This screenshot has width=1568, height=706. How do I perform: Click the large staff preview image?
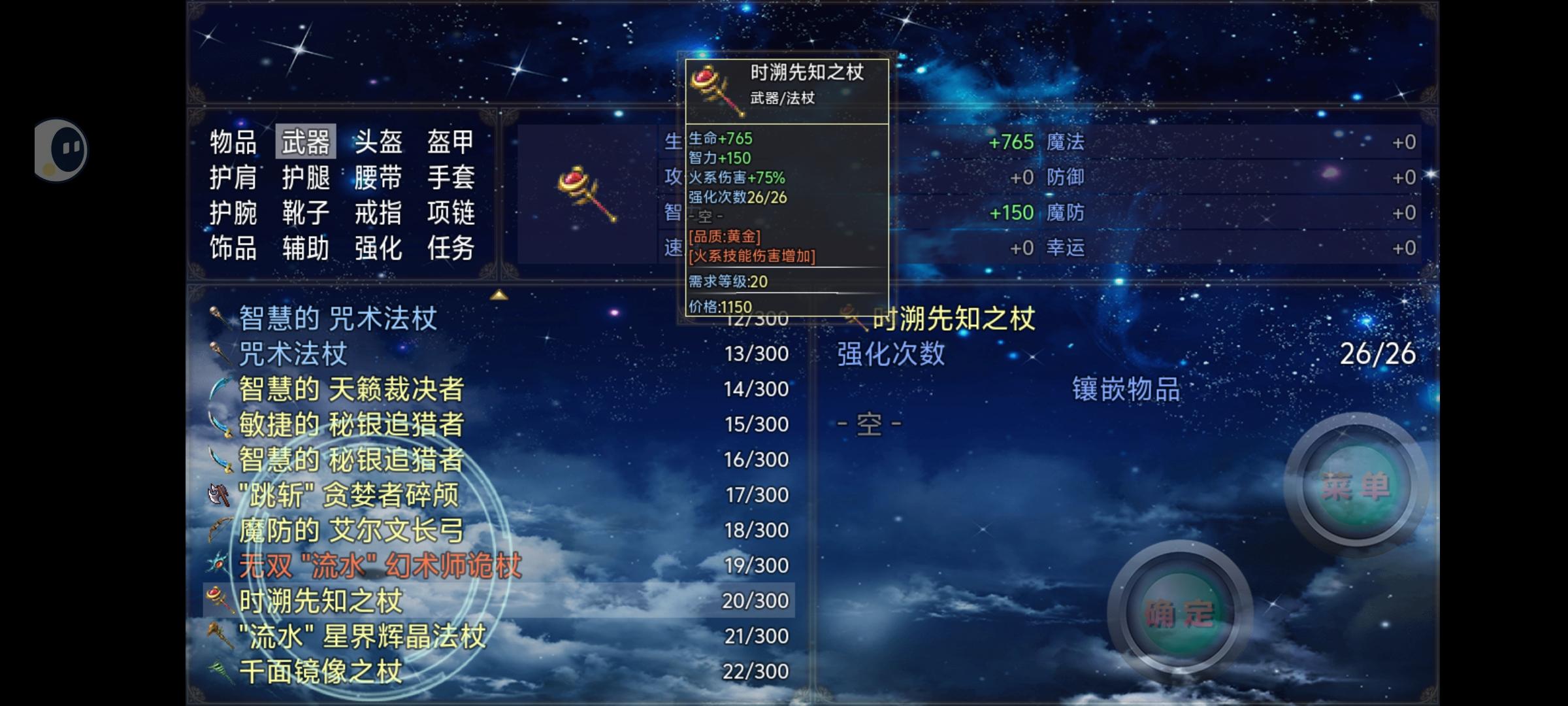click(588, 193)
